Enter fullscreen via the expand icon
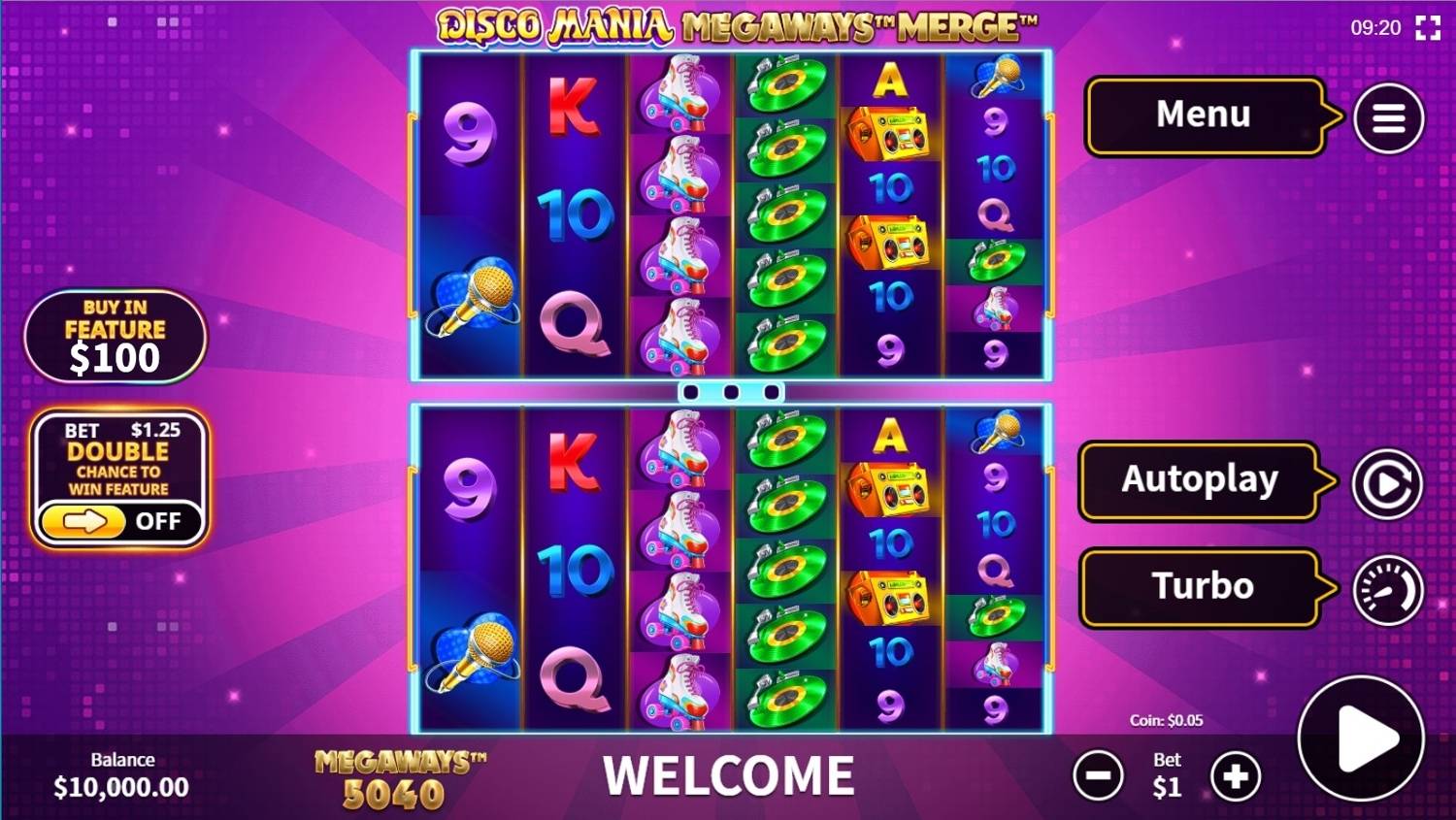Image resolution: width=1456 pixels, height=820 pixels. 1427,28
